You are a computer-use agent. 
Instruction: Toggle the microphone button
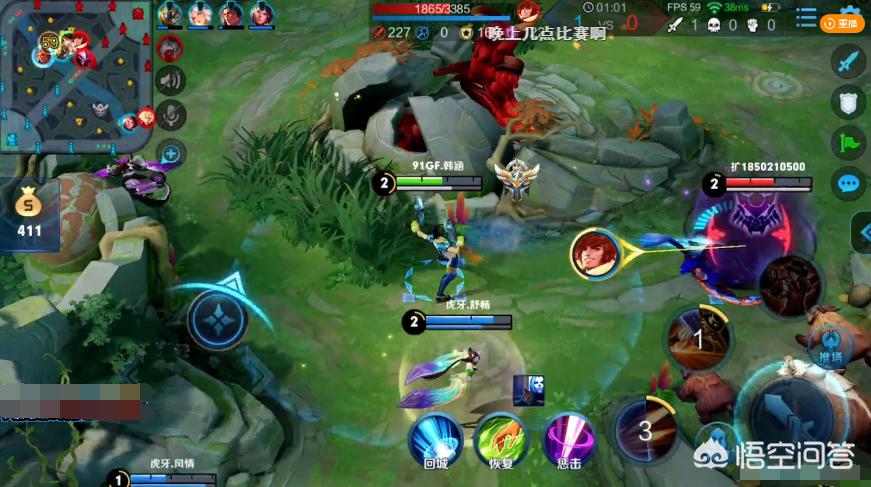(171, 116)
